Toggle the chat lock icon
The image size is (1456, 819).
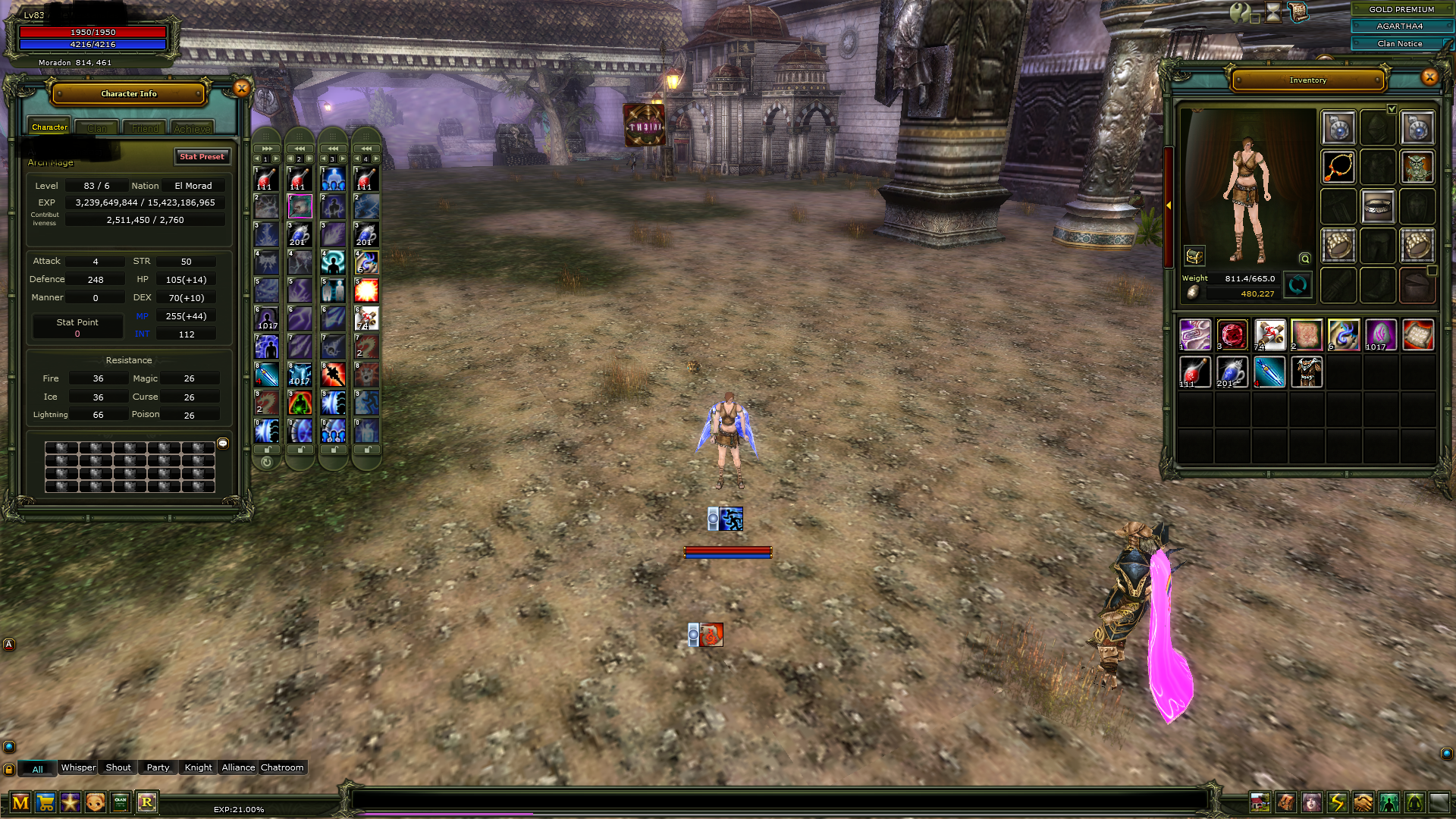tap(9, 769)
